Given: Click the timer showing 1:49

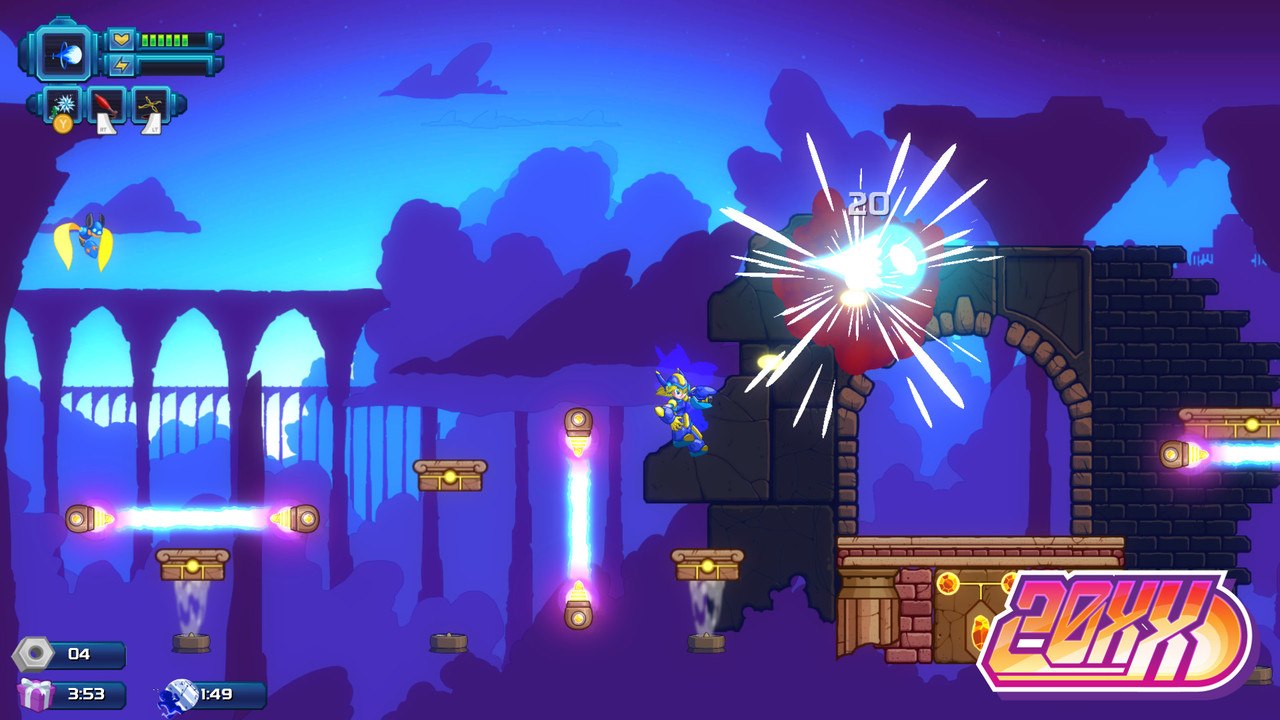Looking at the screenshot, I should [215, 693].
